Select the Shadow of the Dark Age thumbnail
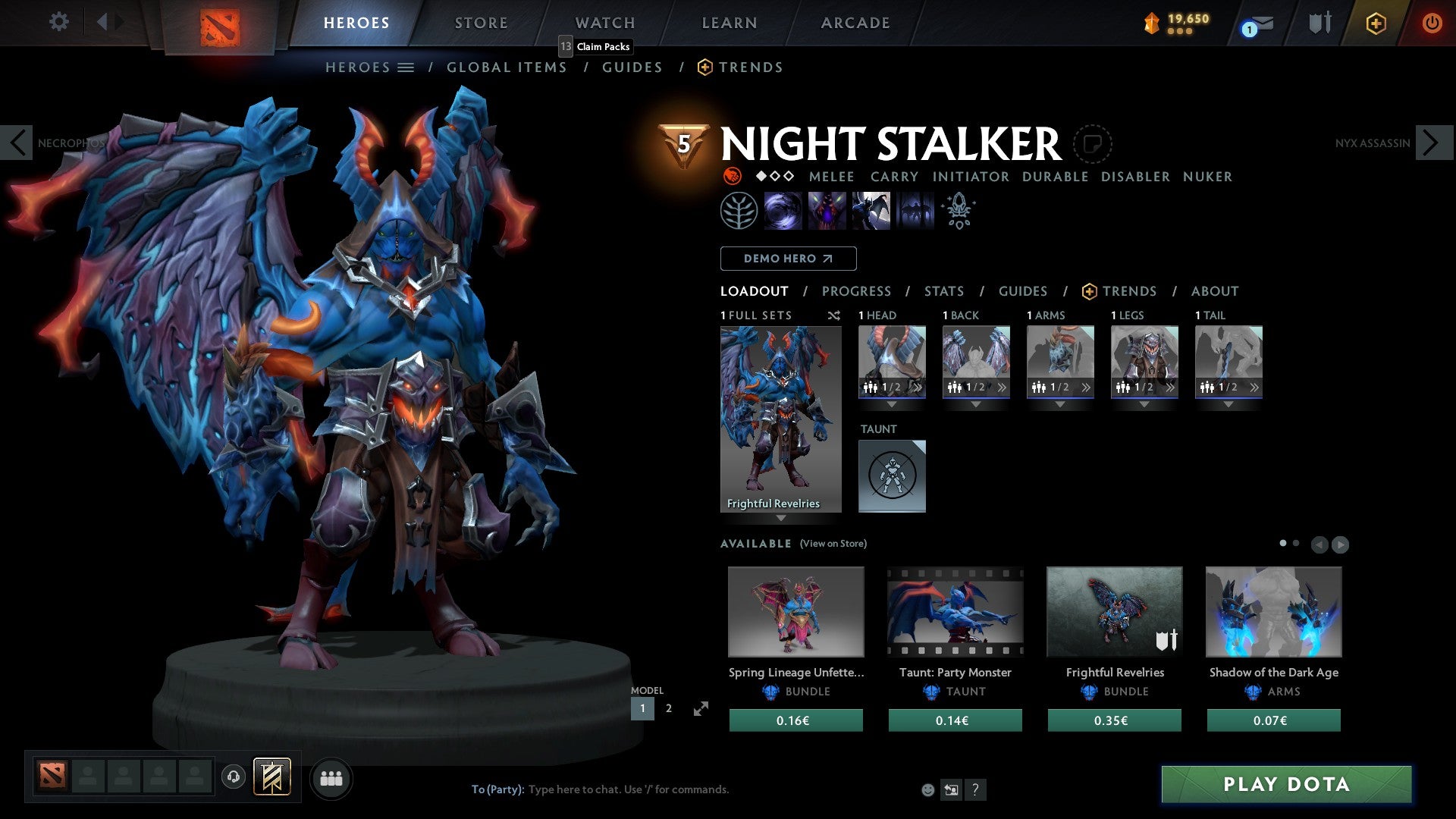Image resolution: width=1456 pixels, height=819 pixels. [1273, 611]
